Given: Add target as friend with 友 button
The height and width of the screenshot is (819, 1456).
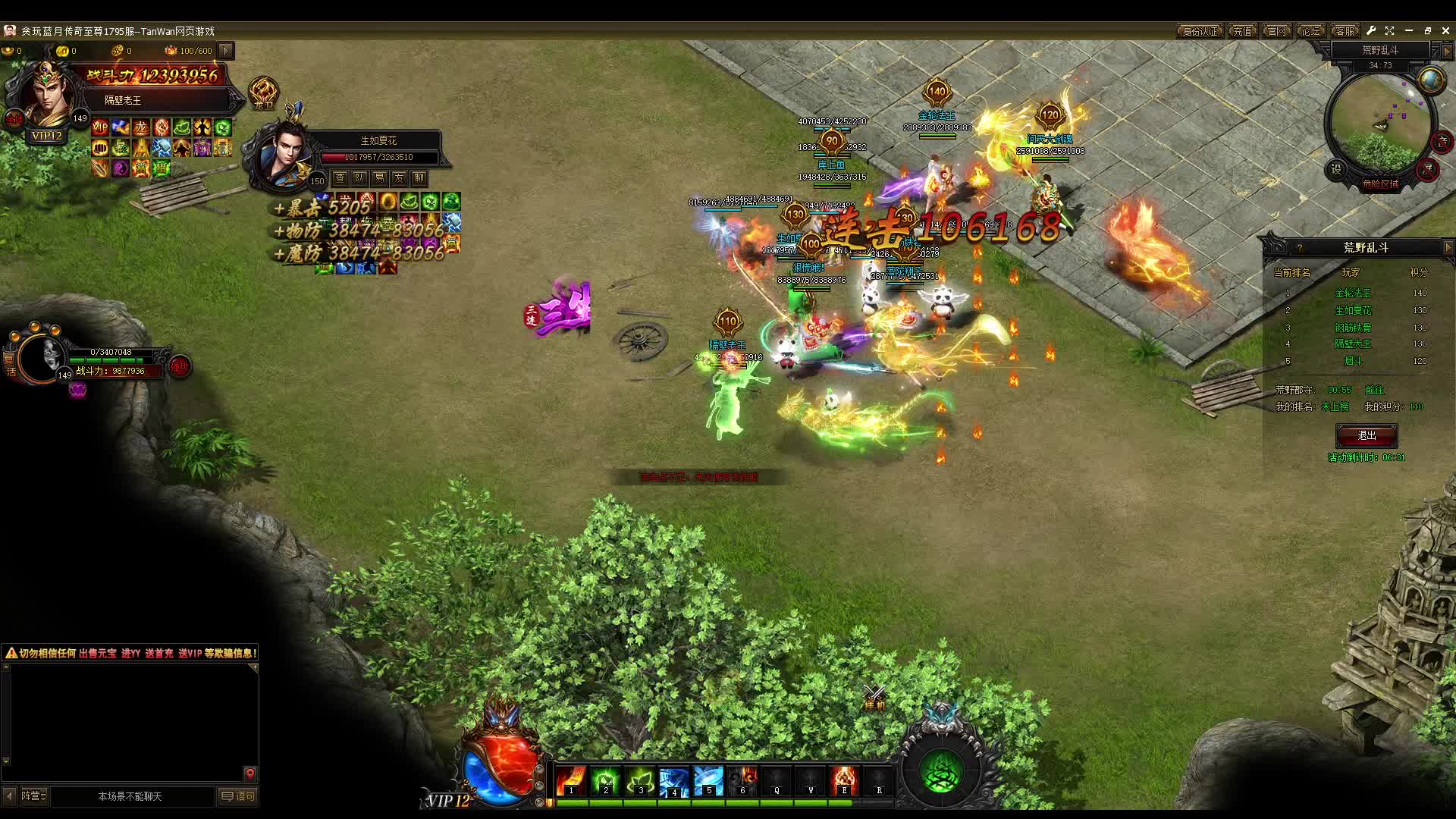Looking at the screenshot, I should pos(399,178).
